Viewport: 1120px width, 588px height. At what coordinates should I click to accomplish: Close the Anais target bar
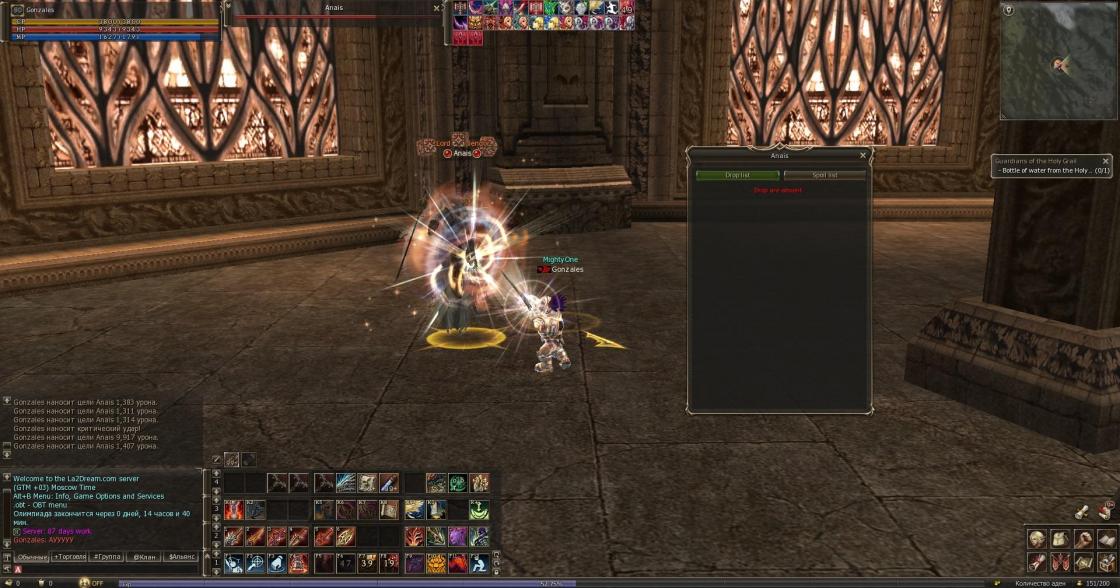(436, 8)
